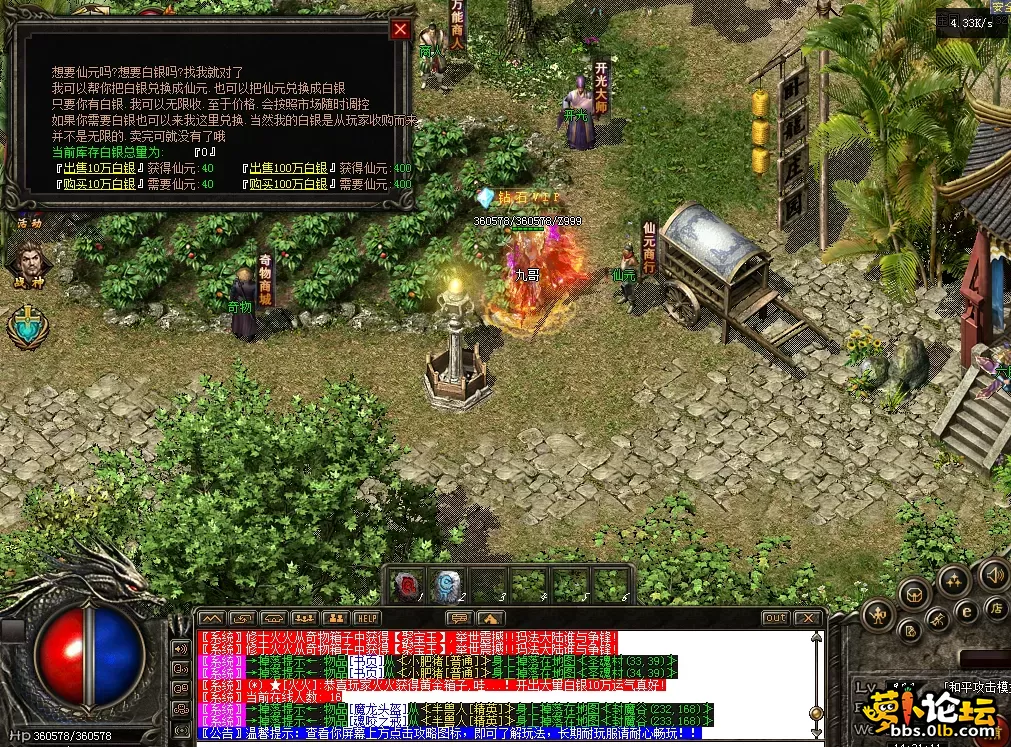Image resolution: width=1011 pixels, height=747 pixels.
Task: Open the skills sparkle round button
Action: pyautogui.click(x=952, y=580)
